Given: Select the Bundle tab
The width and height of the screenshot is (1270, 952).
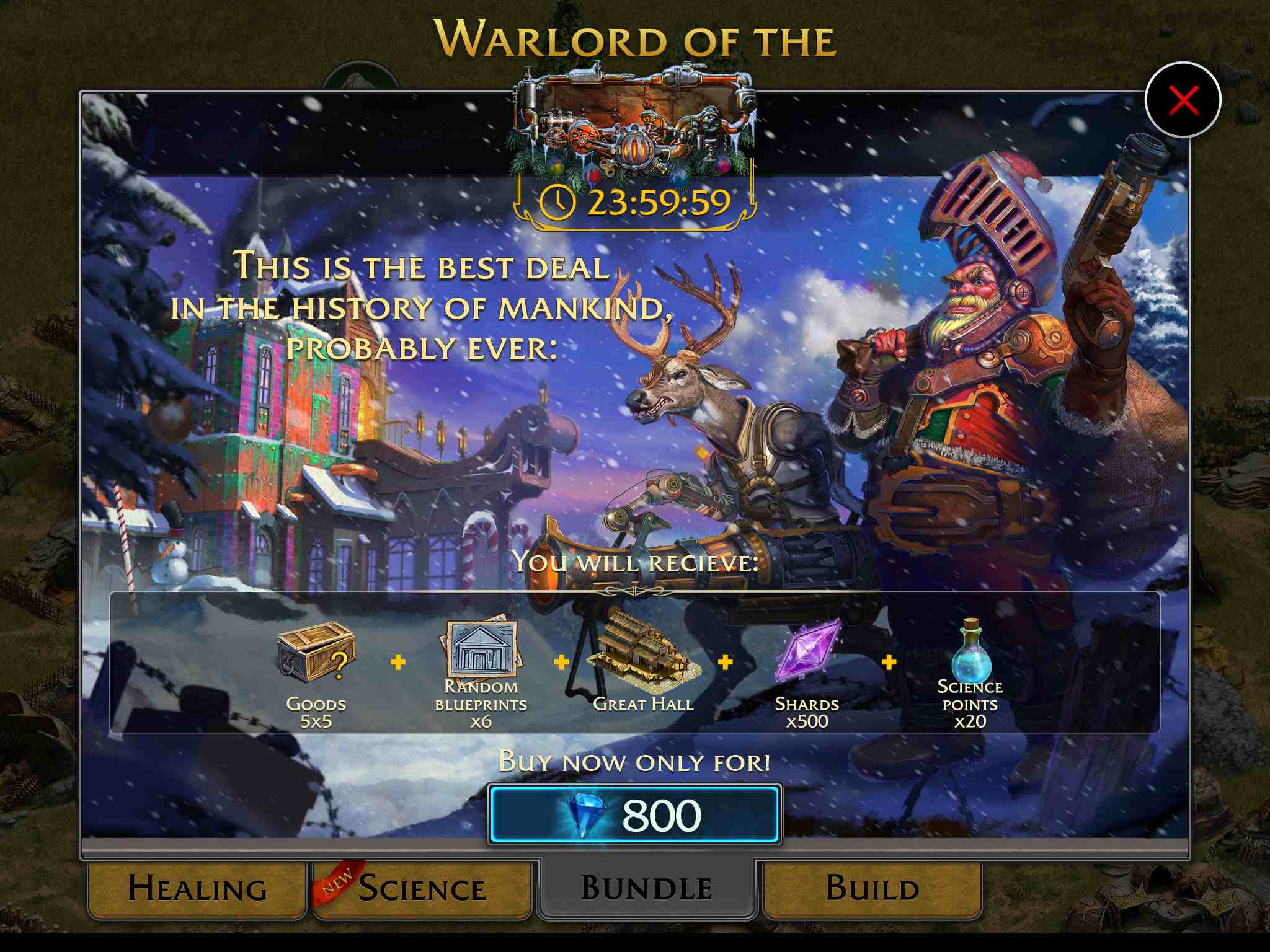Looking at the screenshot, I should pos(646,888).
